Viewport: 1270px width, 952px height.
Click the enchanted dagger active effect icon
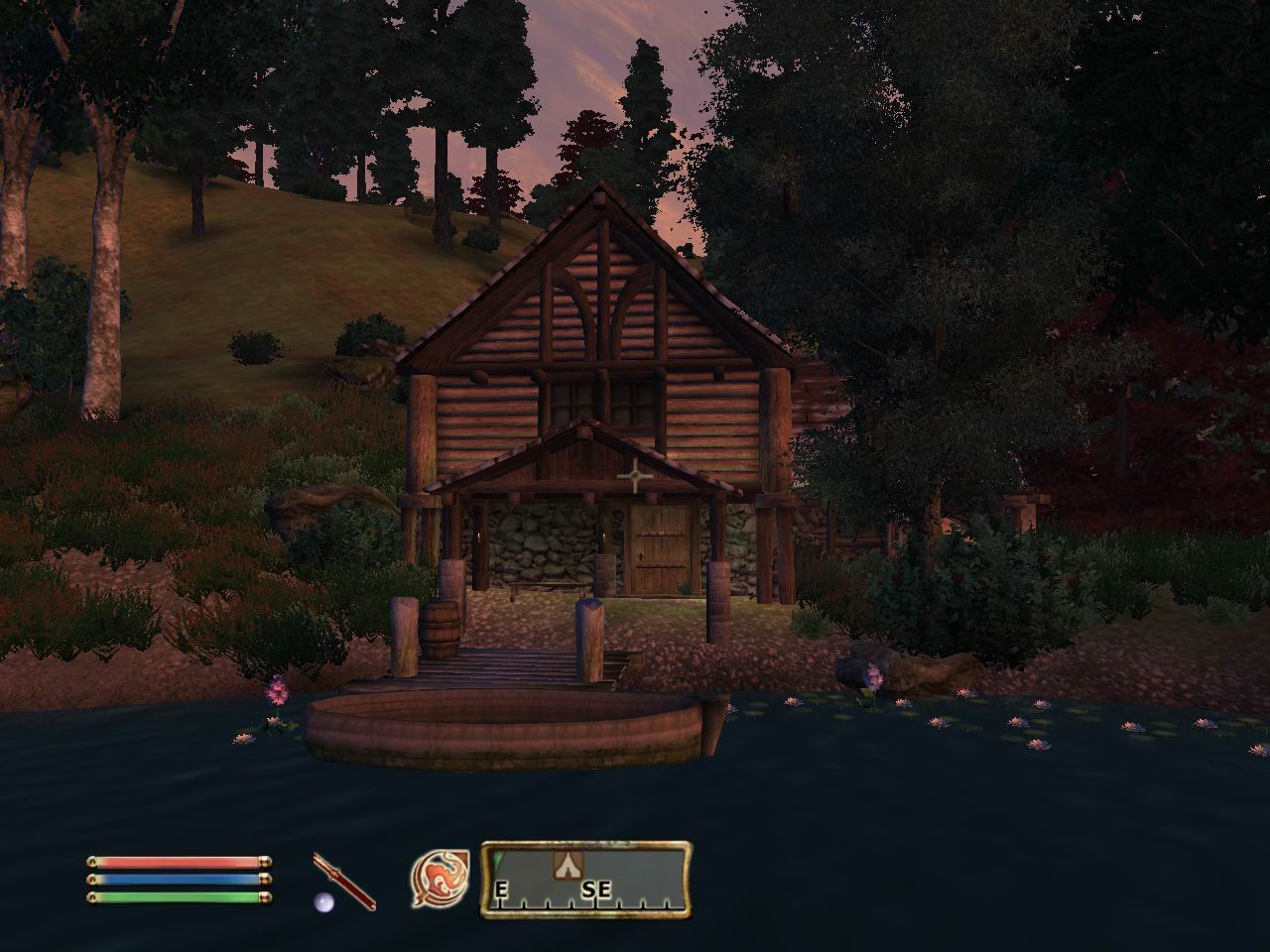click(342, 881)
